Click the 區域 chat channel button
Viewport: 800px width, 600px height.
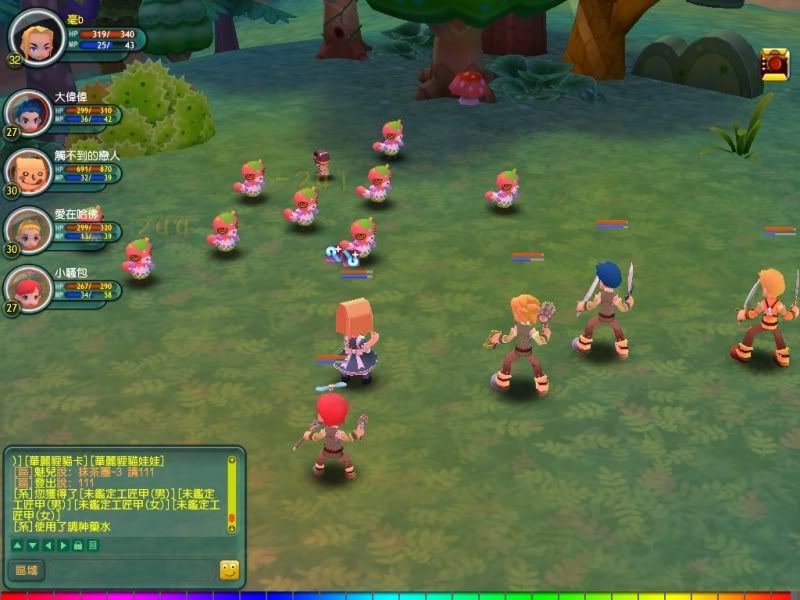[26, 570]
